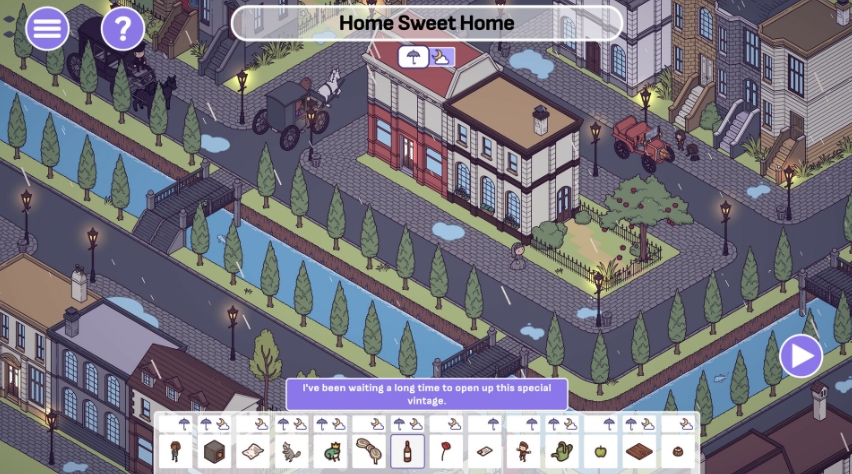Switch to the rainy umbrella scene variant
852x474 pixels.
pos(410,57)
